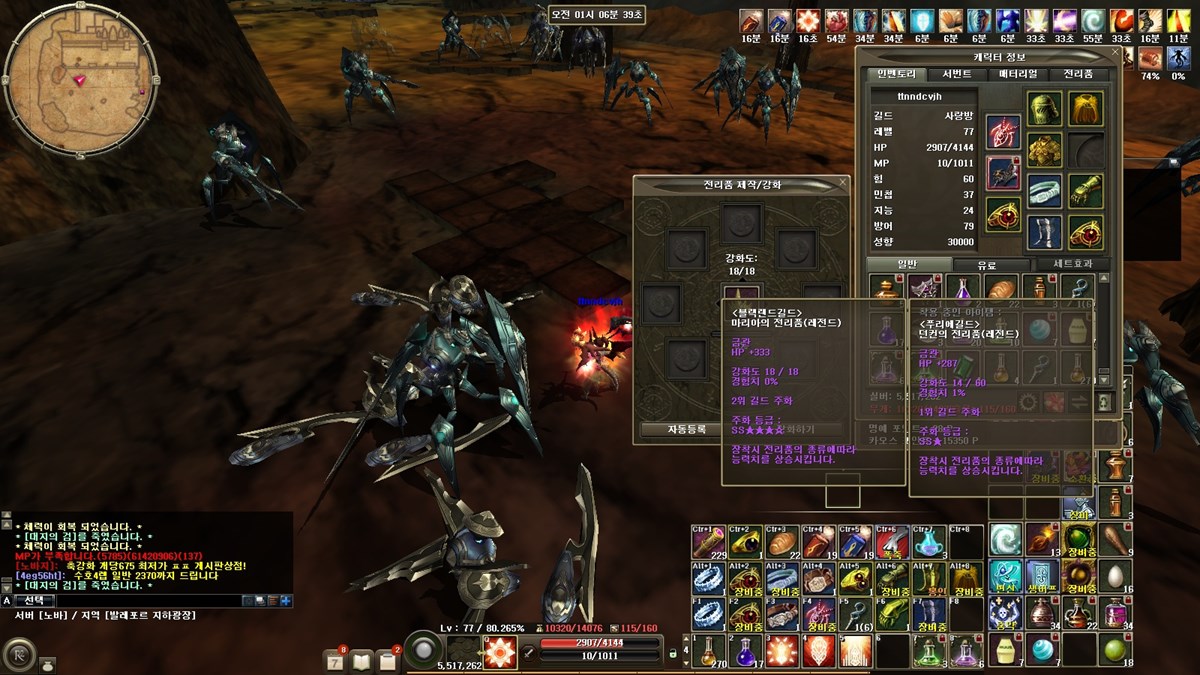1200x675 pixels.
Task: Close the character info window
Action: [1116, 54]
